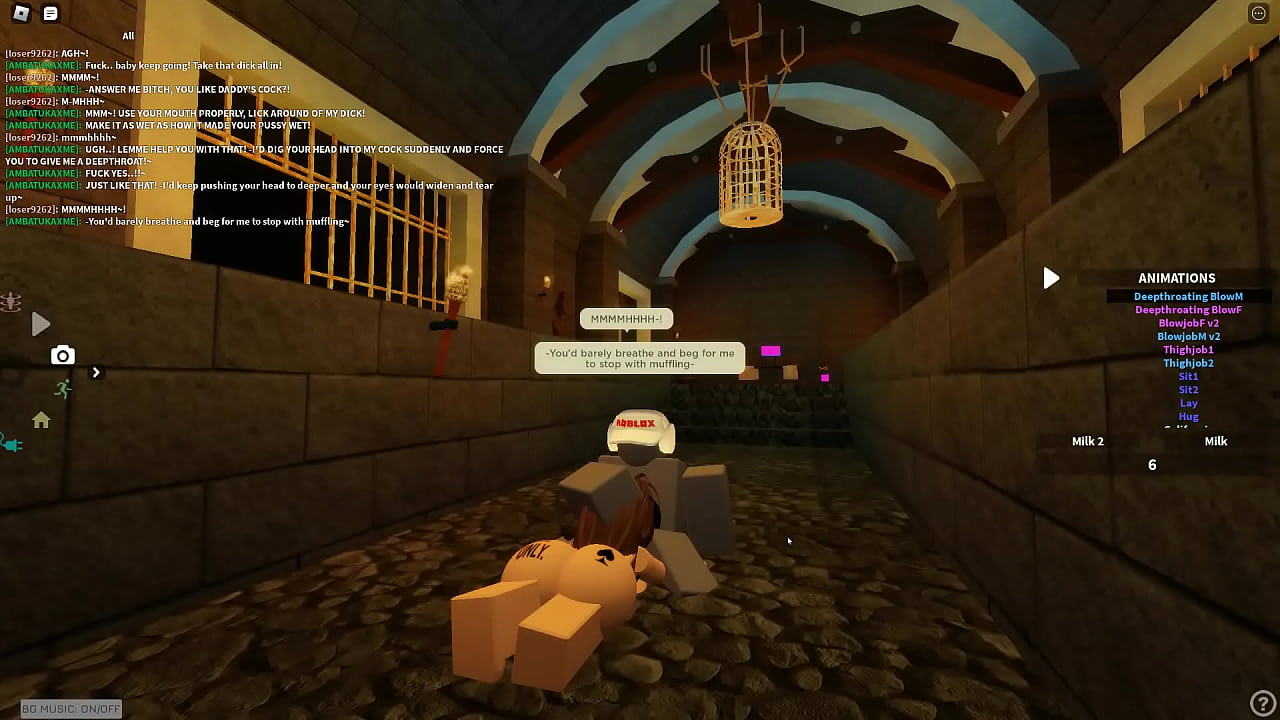Enable the Deepthroating BlowF animation

pos(1188,309)
